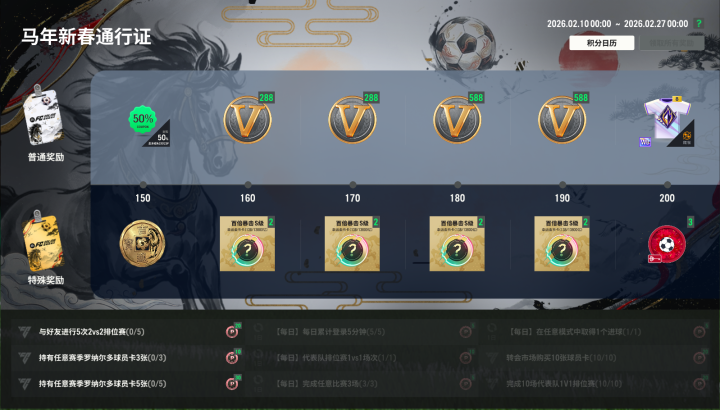Claim the 50% coupon reward at level 150
720x410 pixels.
142,121
